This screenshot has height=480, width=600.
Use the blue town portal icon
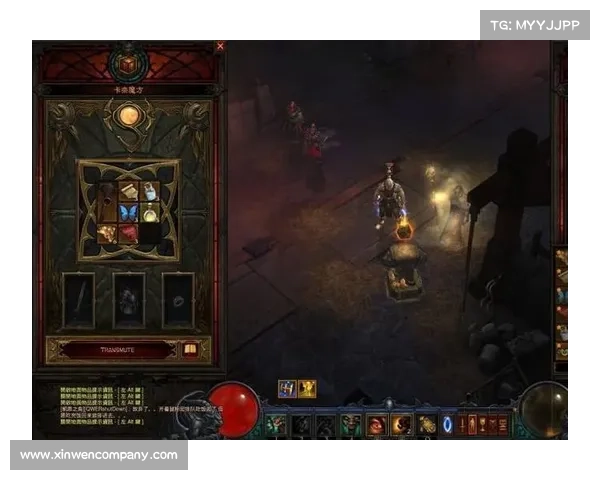click(447, 425)
